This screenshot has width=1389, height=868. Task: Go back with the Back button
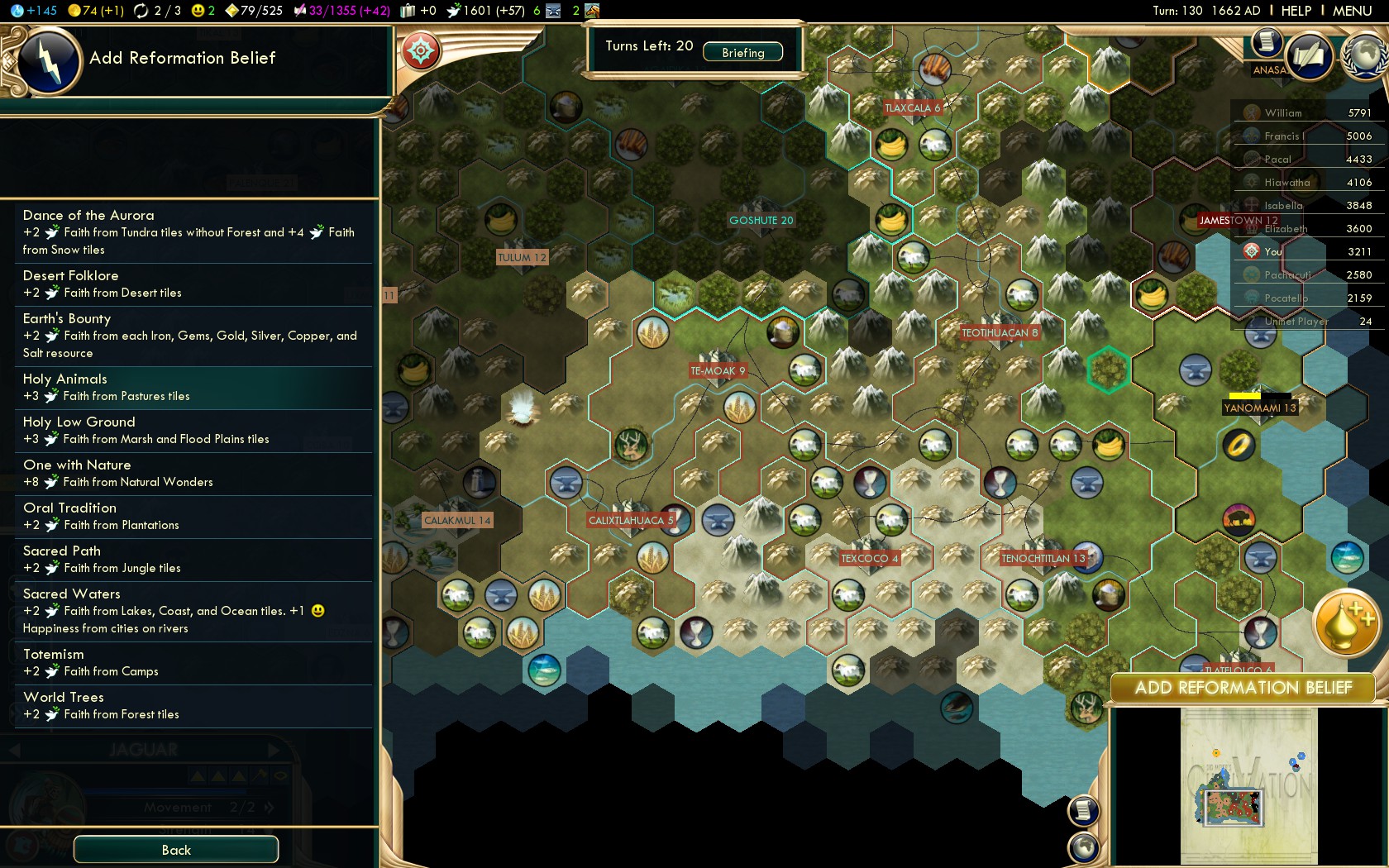(x=176, y=850)
